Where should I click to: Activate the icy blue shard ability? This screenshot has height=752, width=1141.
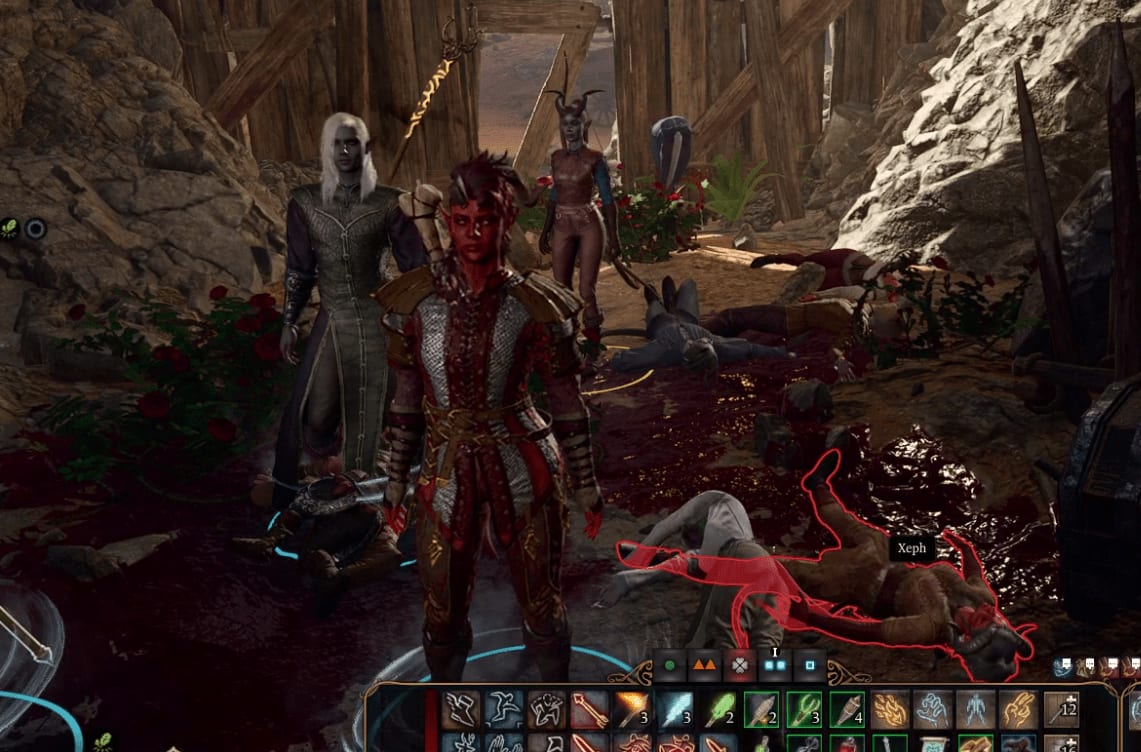pyautogui.click(x=675, y=709)
